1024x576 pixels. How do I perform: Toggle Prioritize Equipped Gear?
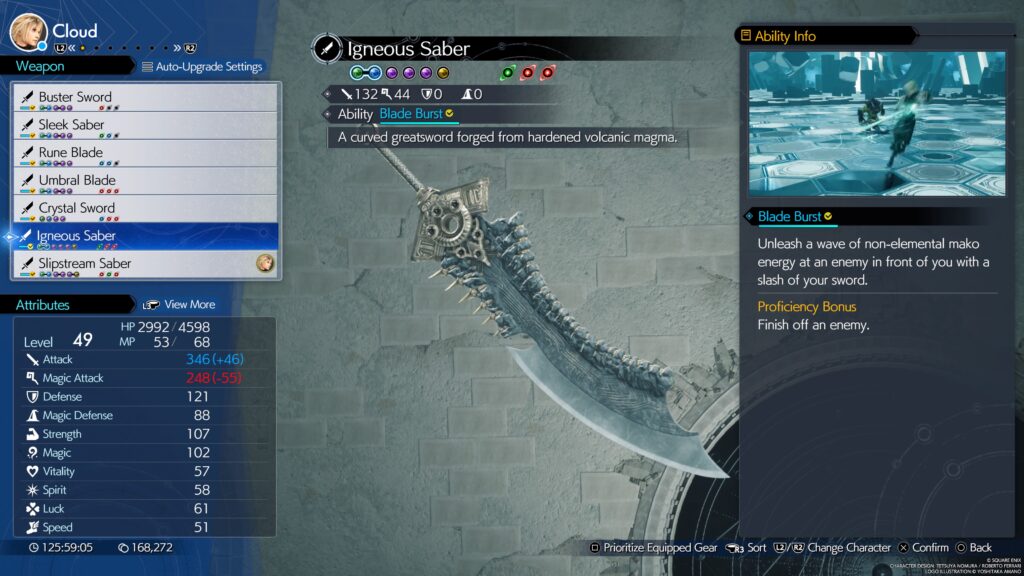[651, 547]
